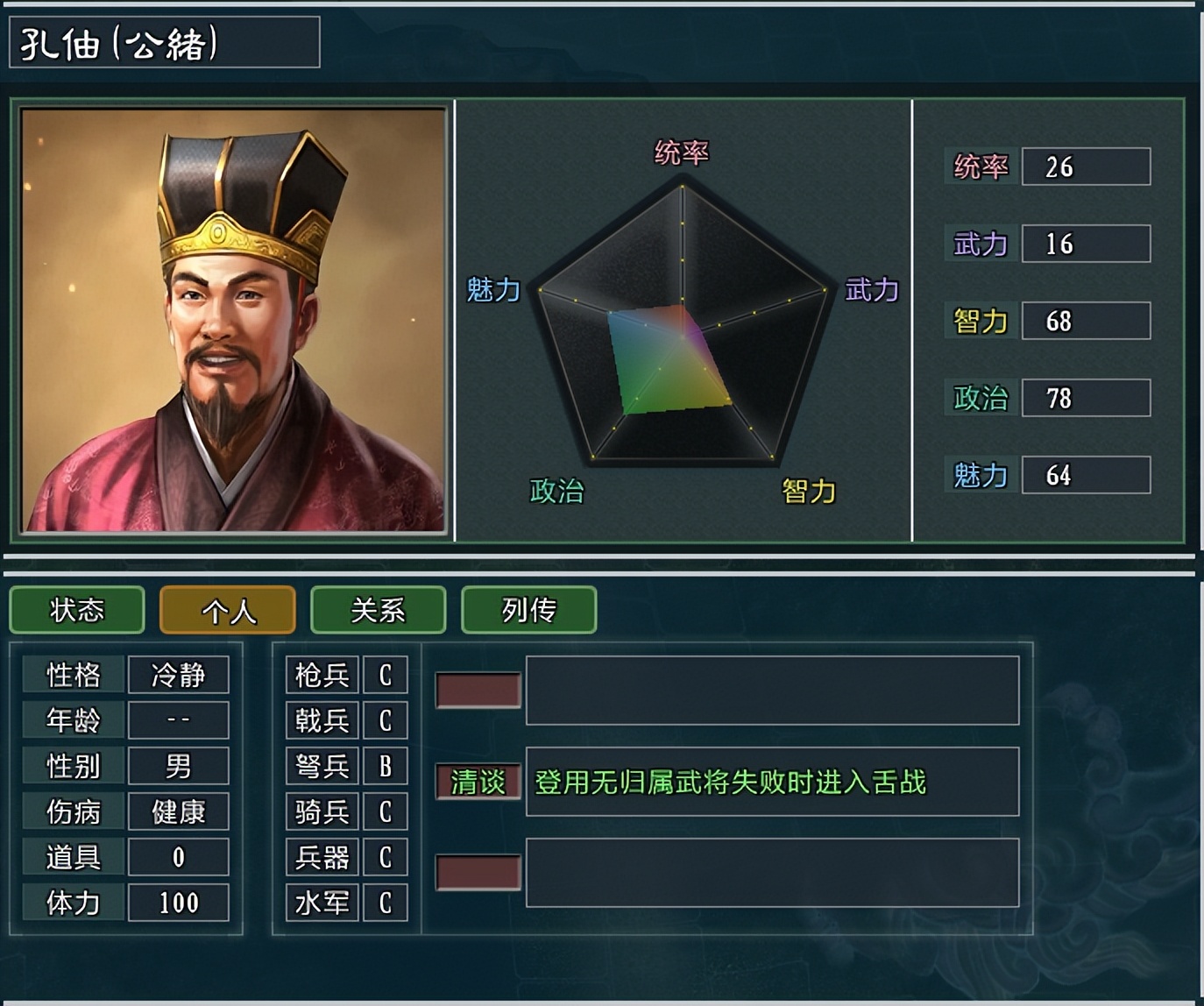This screenshot has height=1006, width=1204.
Task: Click the 伤病 field showing 健康
Action: (178, 811)
